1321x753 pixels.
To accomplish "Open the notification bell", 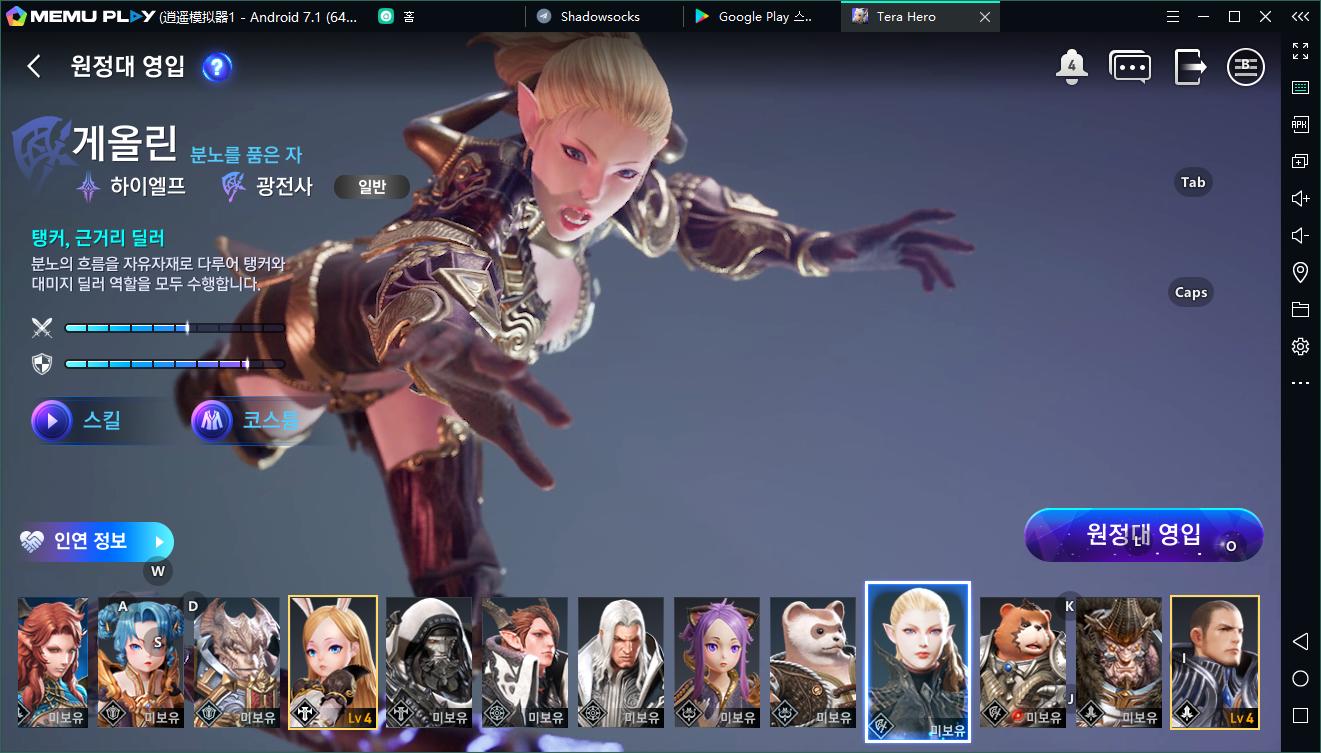I will (x=1071, y=67).
